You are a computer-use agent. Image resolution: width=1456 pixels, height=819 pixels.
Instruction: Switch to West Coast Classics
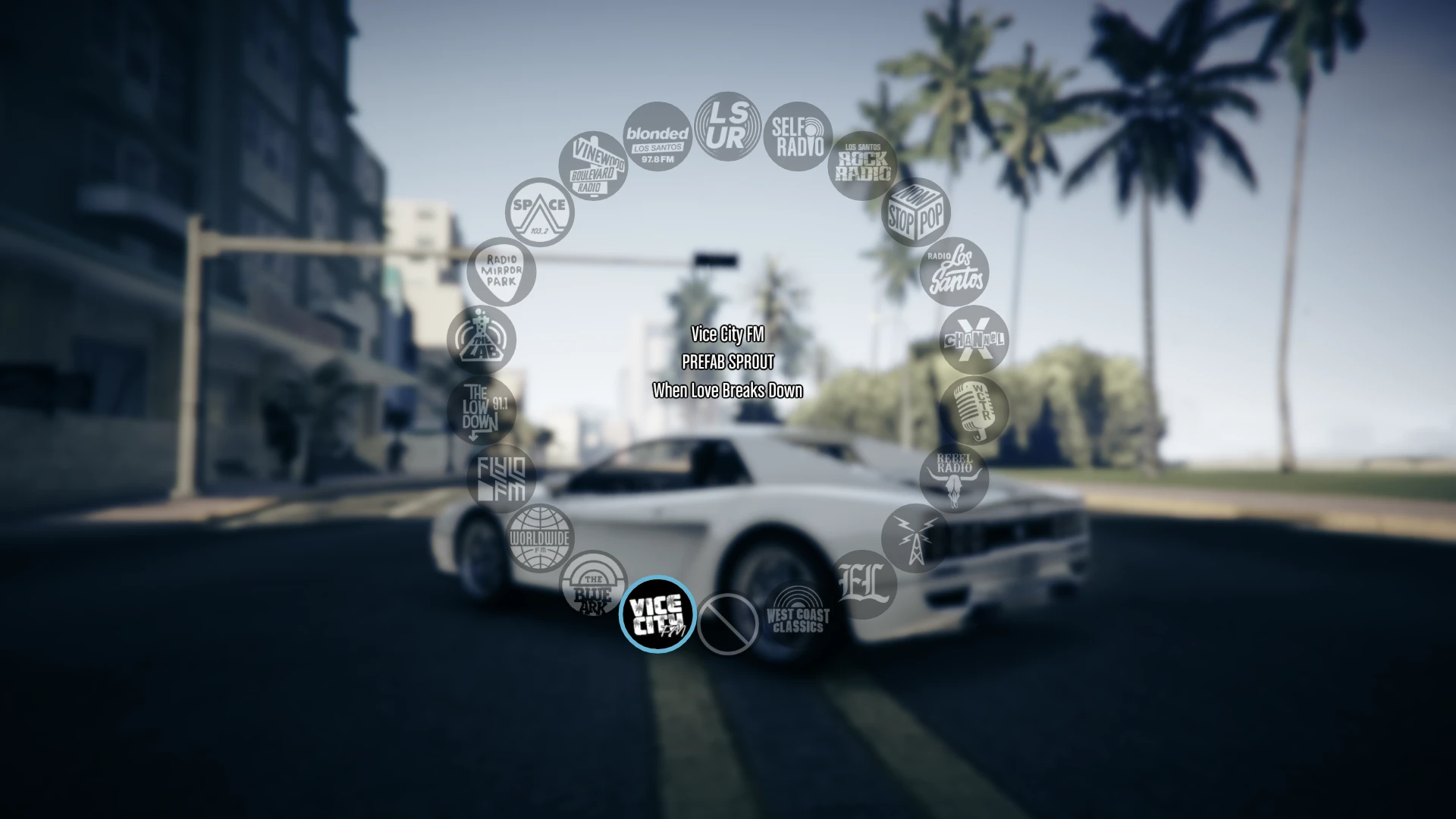coord(795,614)
